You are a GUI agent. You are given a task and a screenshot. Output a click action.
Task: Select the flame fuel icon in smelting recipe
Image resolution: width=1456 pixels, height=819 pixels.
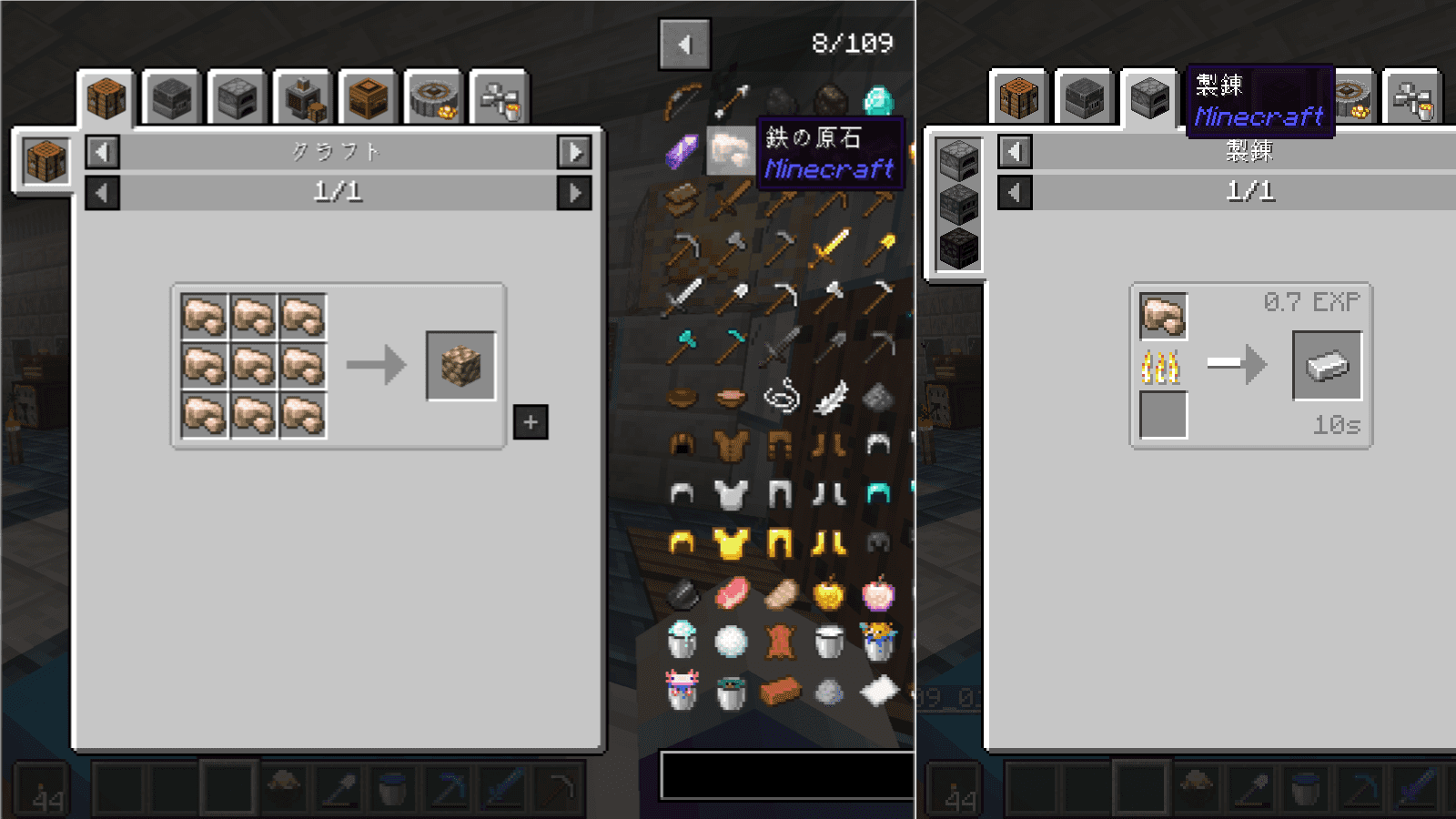coord(1161,367)
